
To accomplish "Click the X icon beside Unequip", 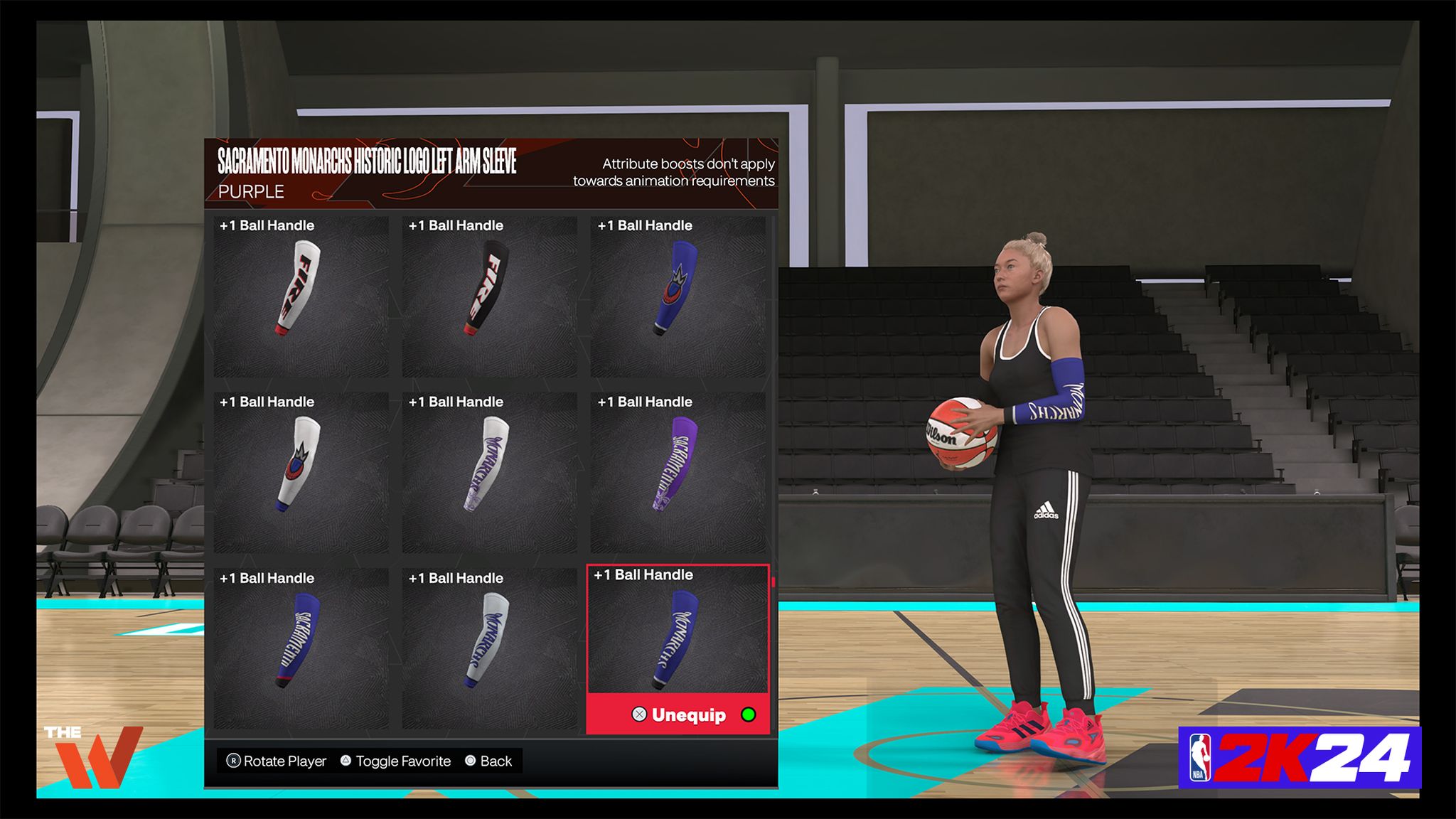I will click(638, 716).
